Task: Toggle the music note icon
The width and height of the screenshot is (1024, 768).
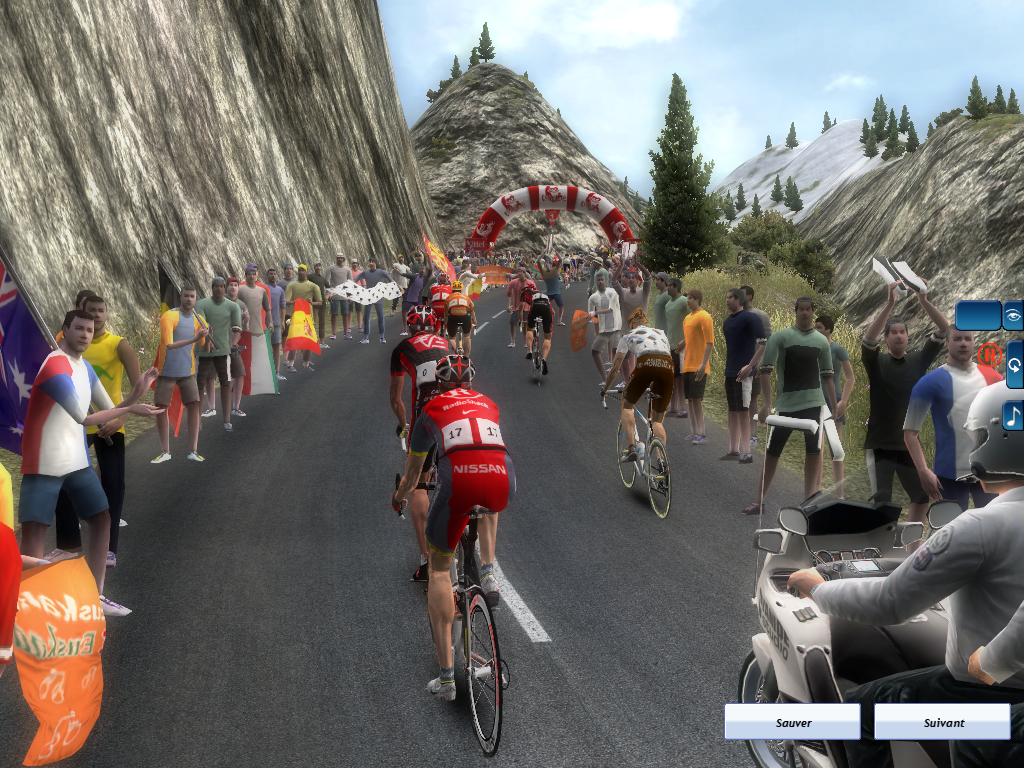Action: (x=1013, y=415)
